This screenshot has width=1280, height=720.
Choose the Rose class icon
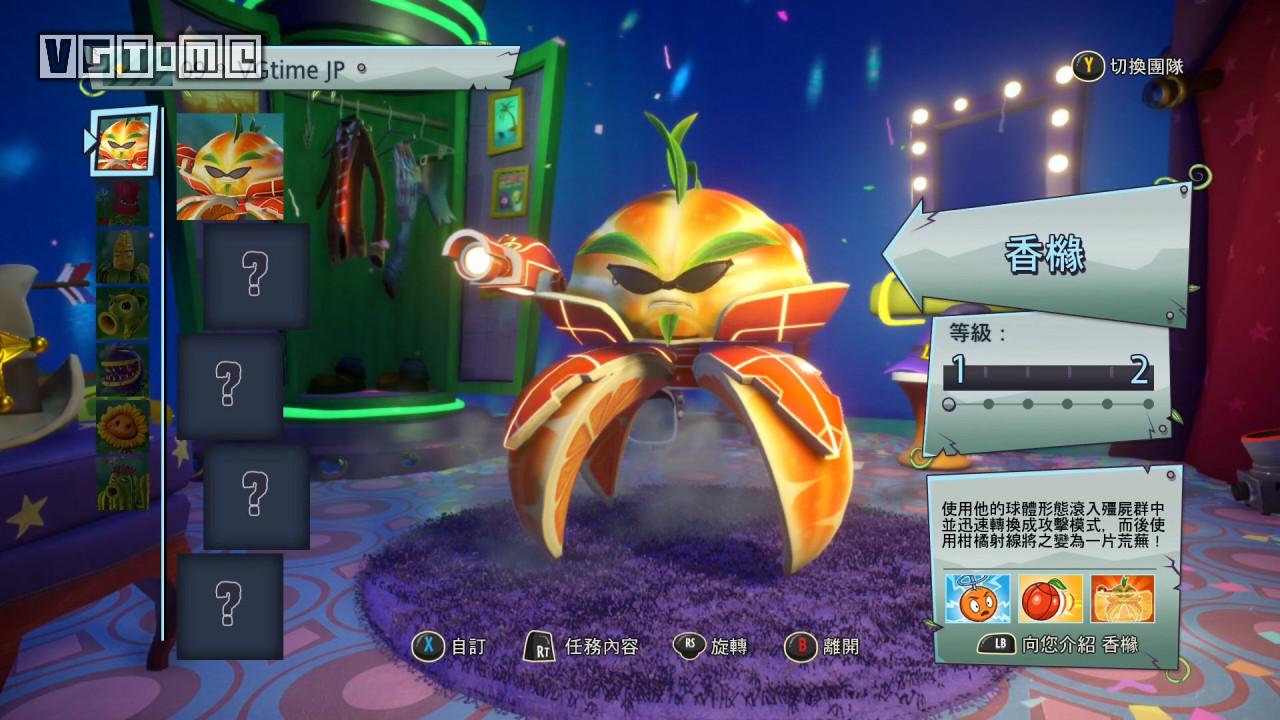(123, 203)
